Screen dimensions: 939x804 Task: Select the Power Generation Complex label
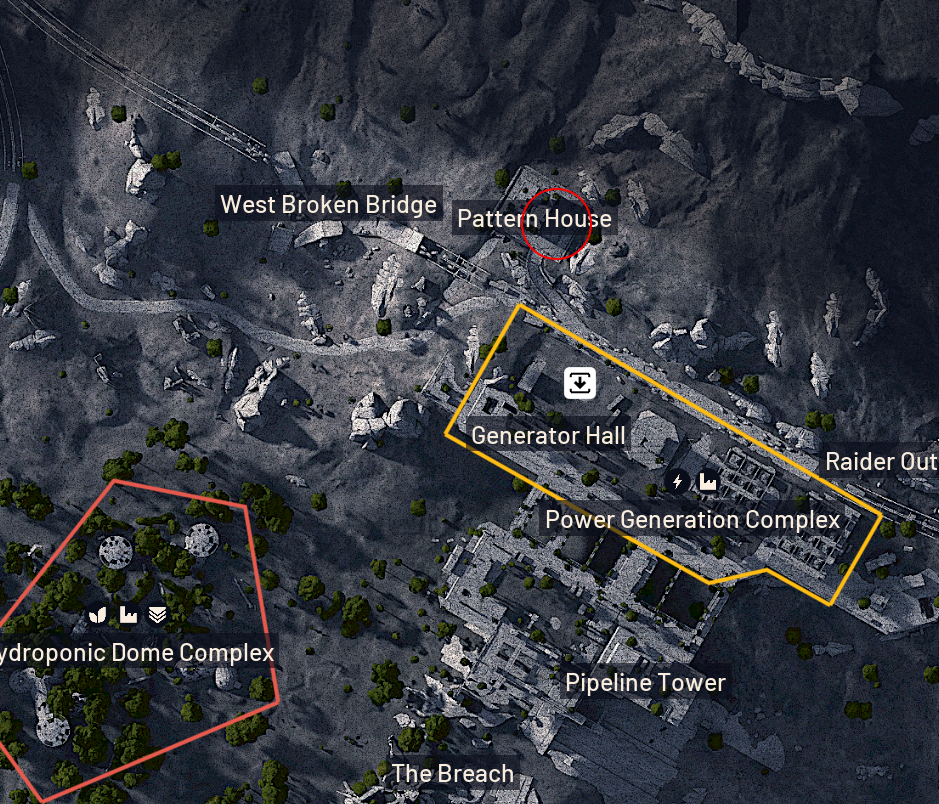692,520
